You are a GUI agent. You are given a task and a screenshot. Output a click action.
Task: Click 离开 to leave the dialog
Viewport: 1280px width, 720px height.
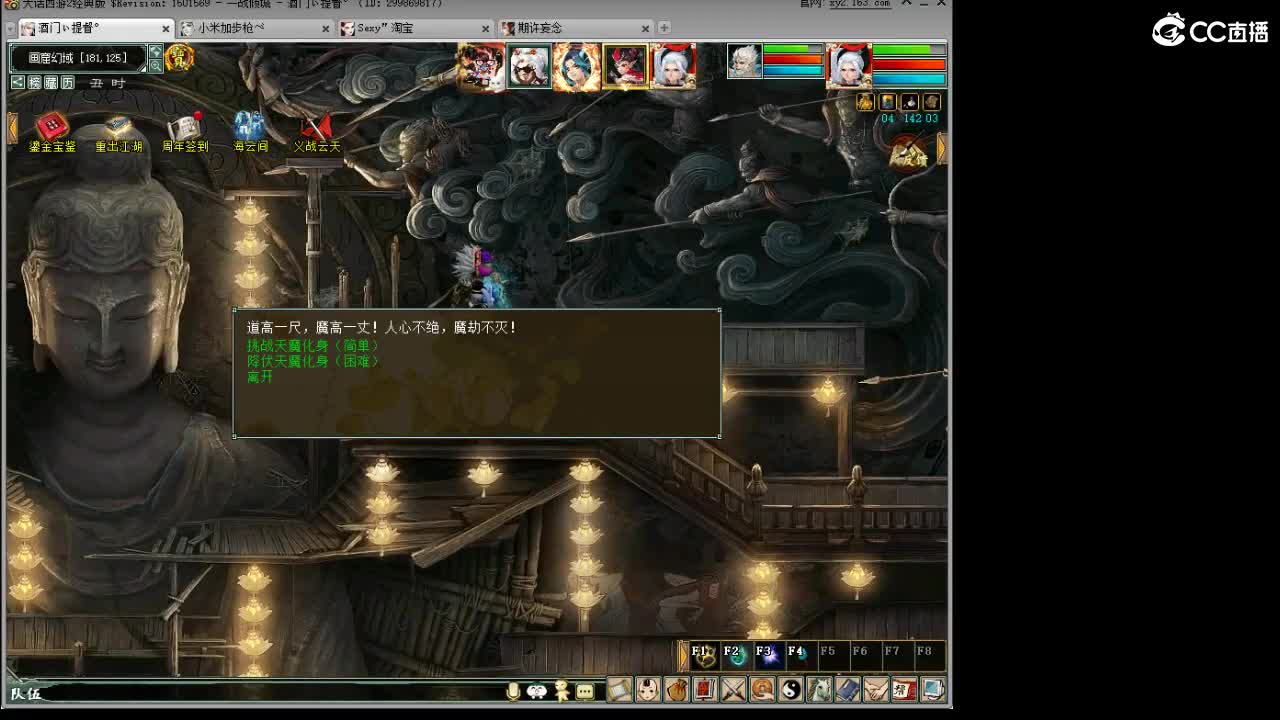click(x=259, y=378)
